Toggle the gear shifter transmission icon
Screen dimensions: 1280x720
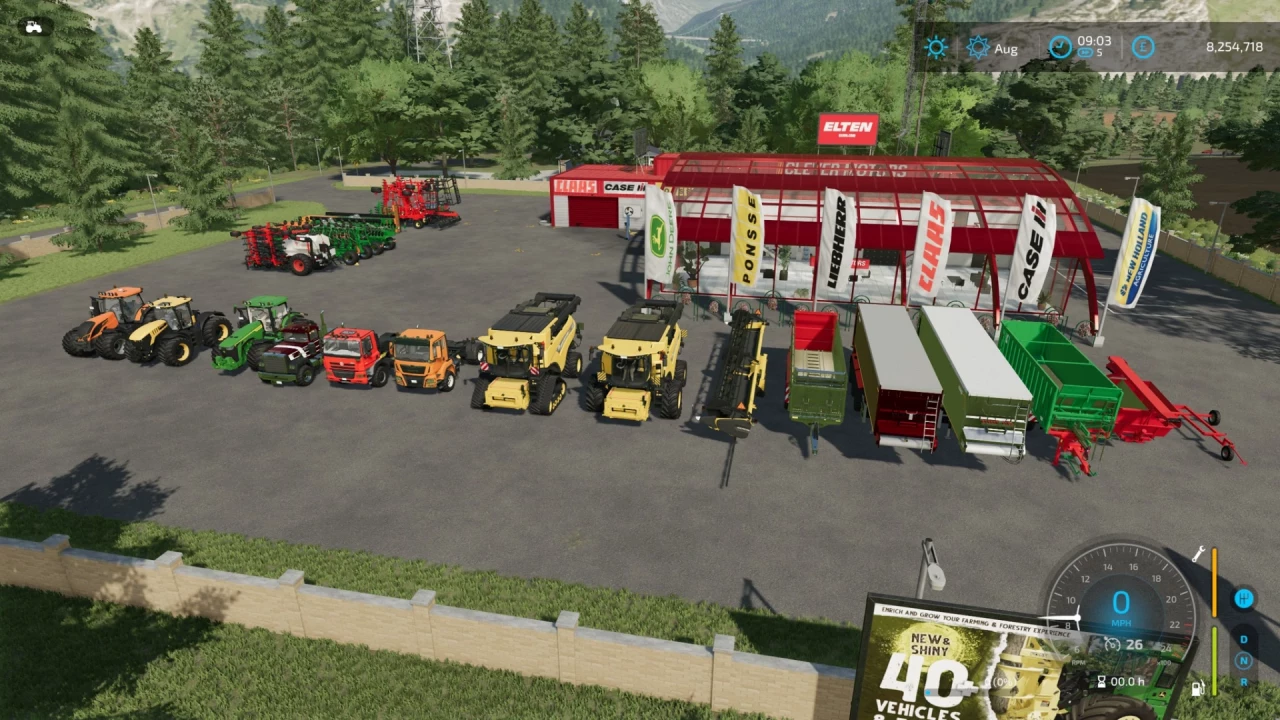point(1244,599)
